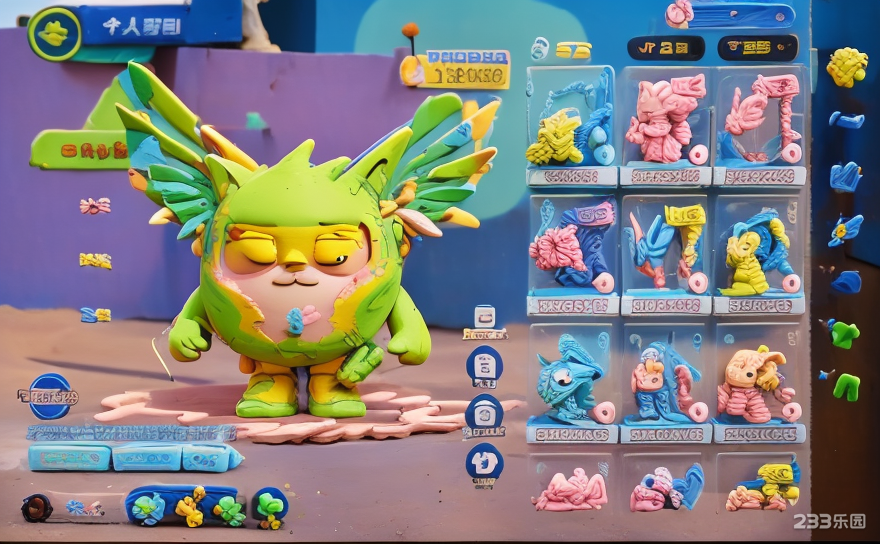Click the yellow banner above the character

456,70
